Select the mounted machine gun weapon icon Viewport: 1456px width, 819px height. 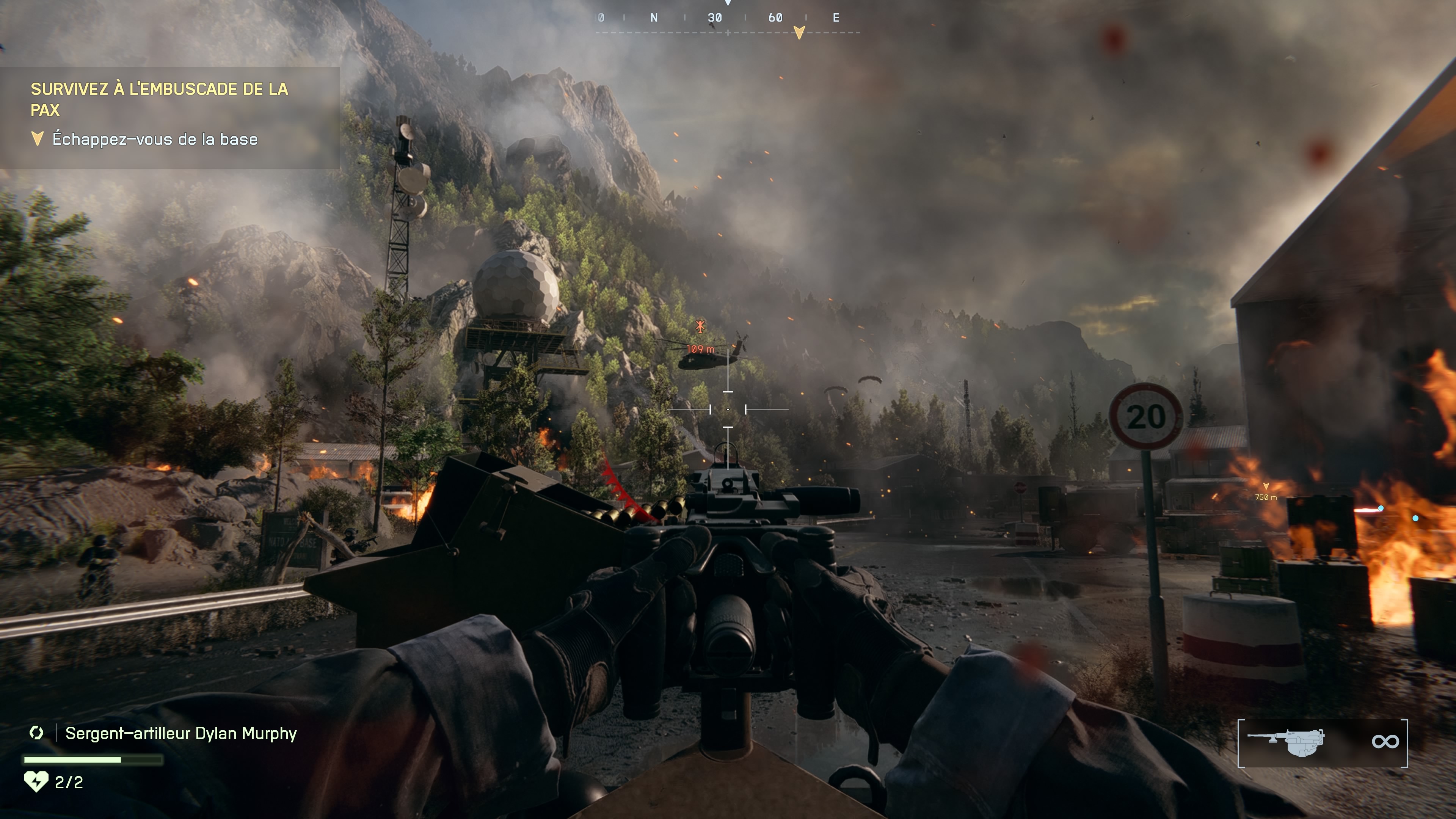click(x=1287, y=742)
